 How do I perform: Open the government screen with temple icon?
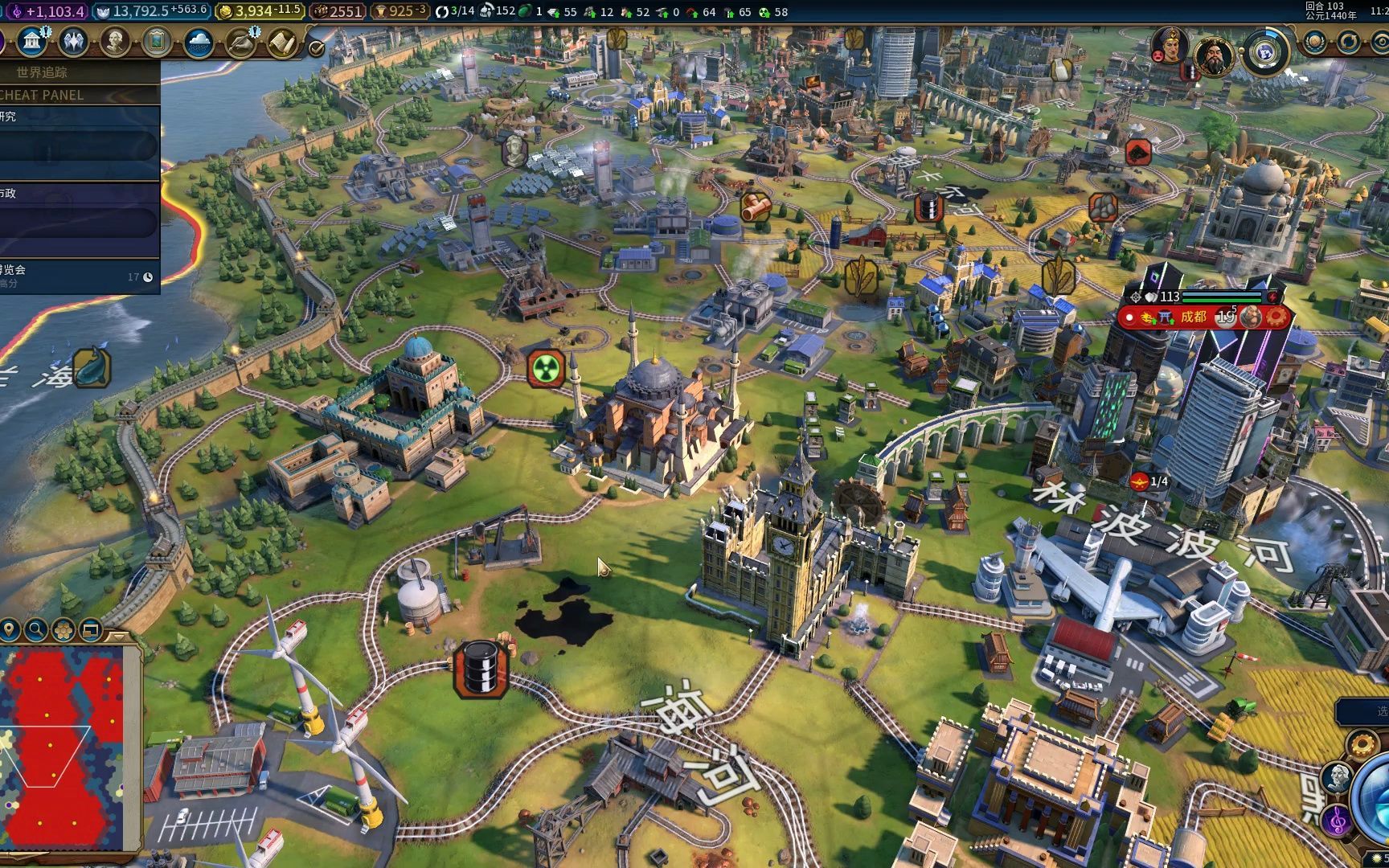click(x=31, y=42)
